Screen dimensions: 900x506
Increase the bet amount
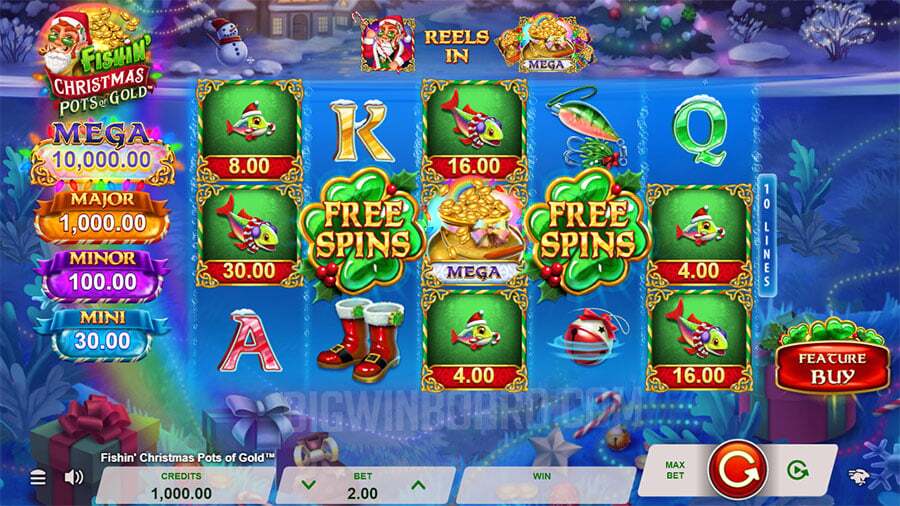[x=418, y=485]
